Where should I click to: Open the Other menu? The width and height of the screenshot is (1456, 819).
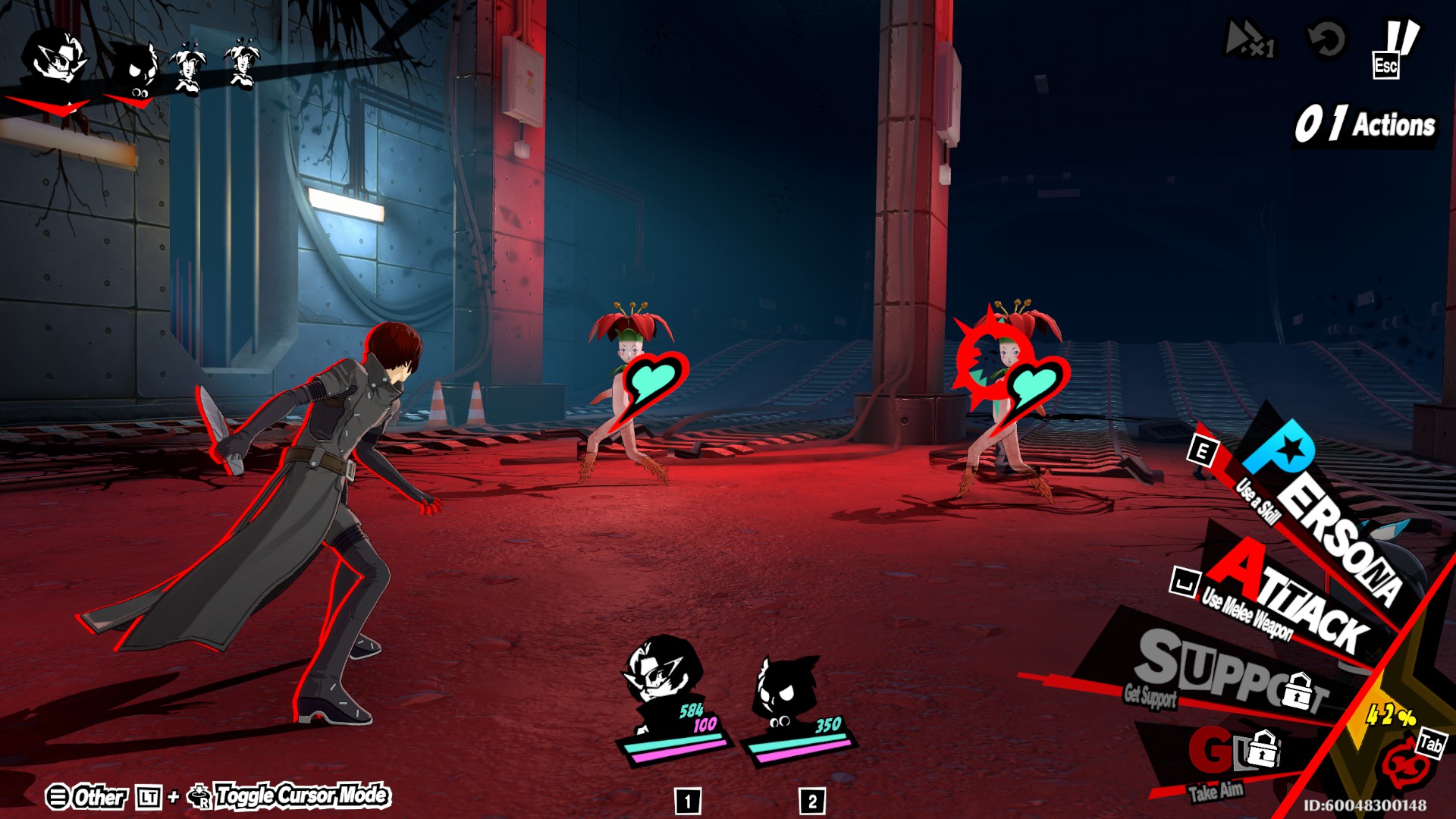(x=87, y=797)
